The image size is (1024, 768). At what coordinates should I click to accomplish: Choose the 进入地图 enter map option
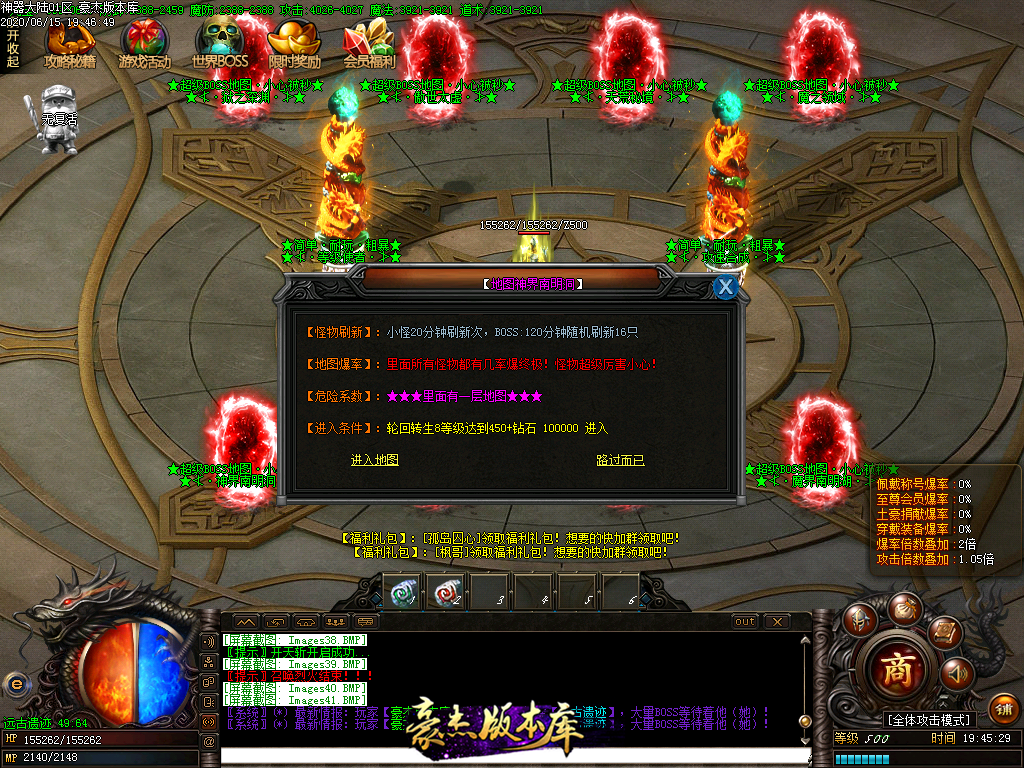pos(374,460)
